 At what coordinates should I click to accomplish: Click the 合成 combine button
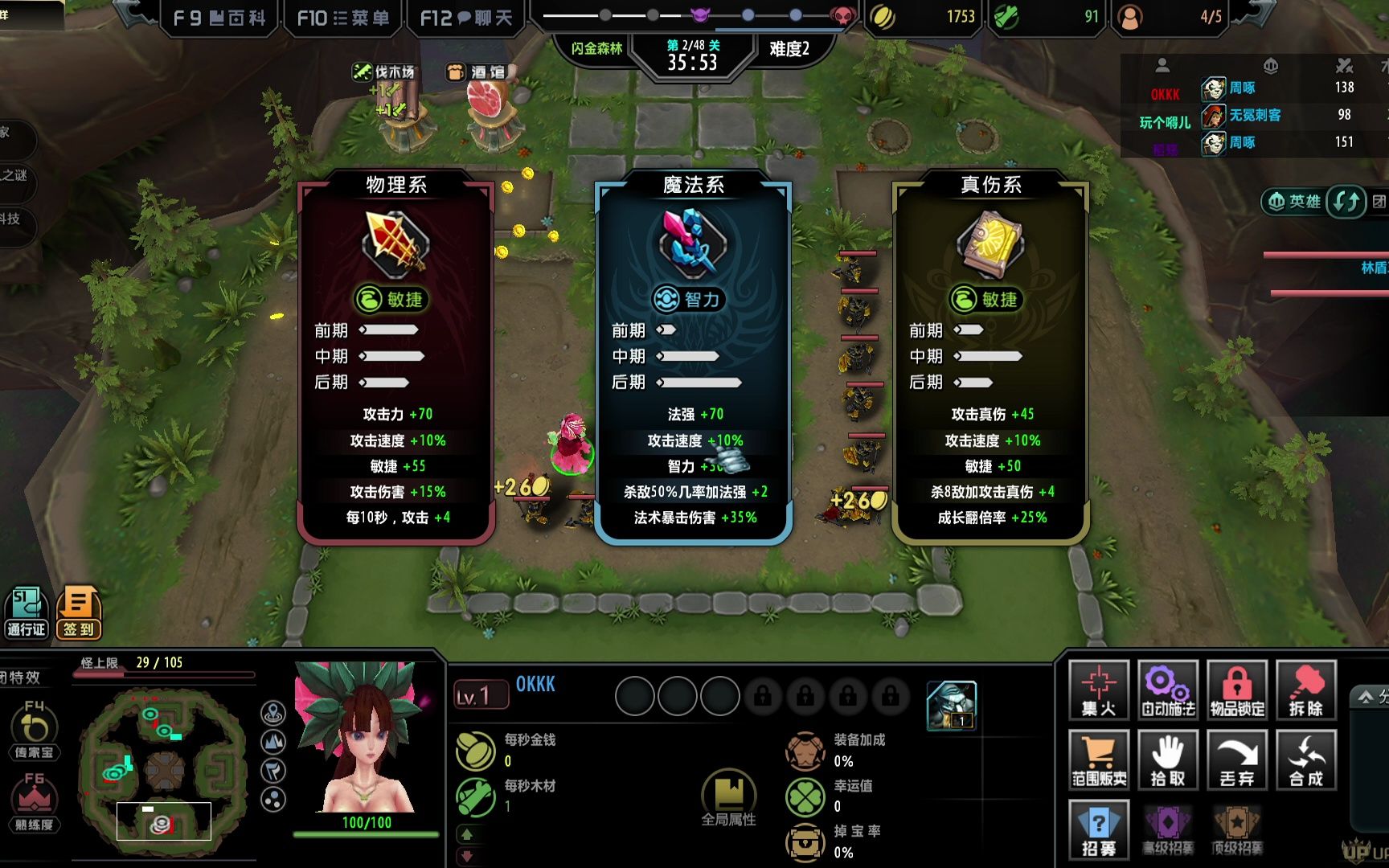click(x=1306, y=759)
